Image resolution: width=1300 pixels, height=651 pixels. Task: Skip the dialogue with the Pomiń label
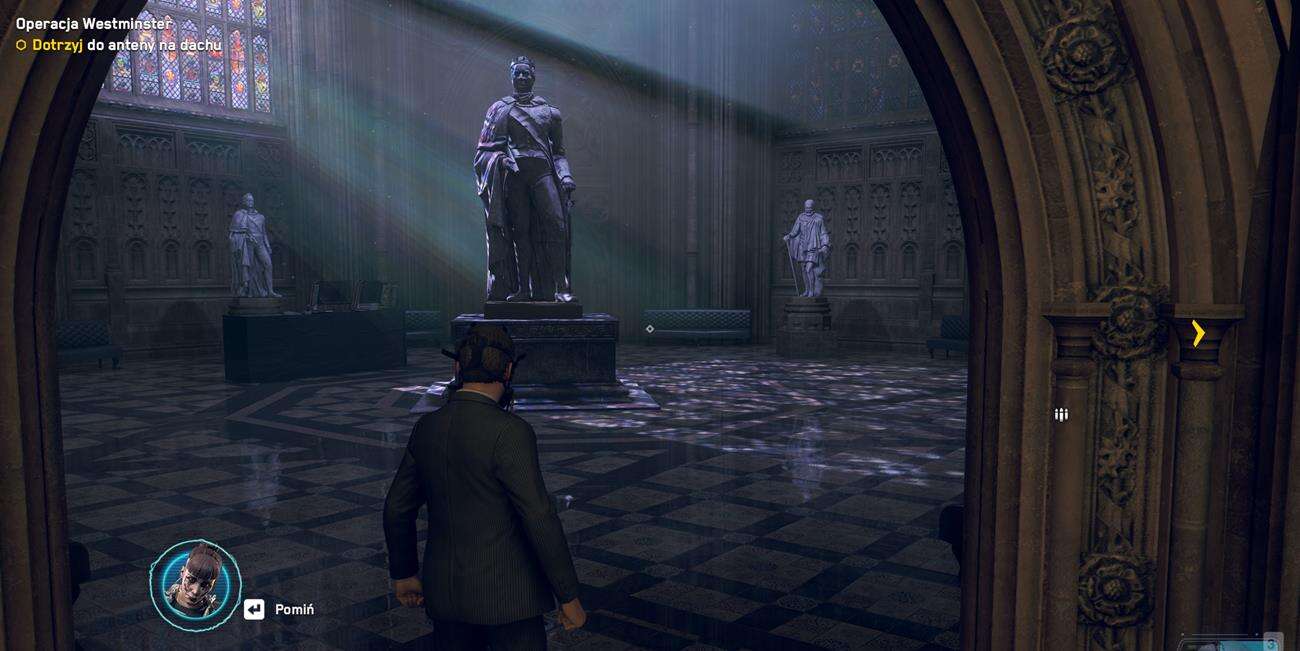pos(294,609)
